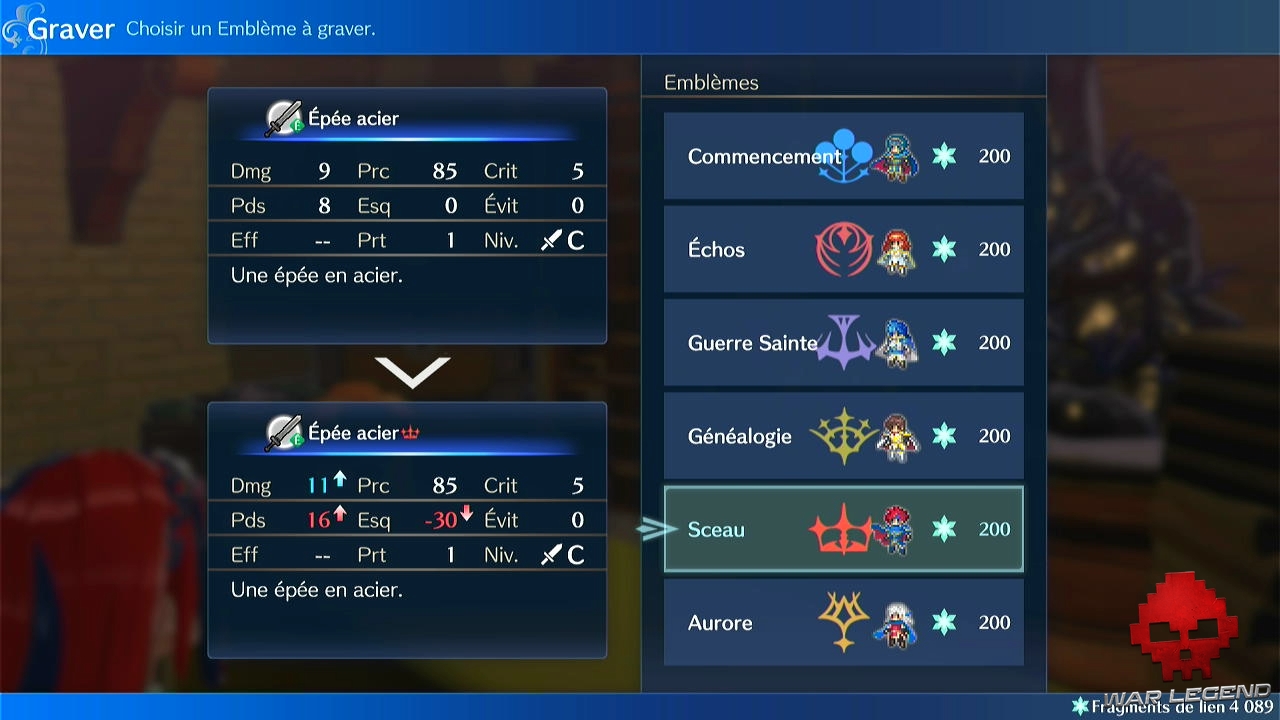
Task: Click the Guerre Sainte emblem button
Action: (x=752, y=343)
